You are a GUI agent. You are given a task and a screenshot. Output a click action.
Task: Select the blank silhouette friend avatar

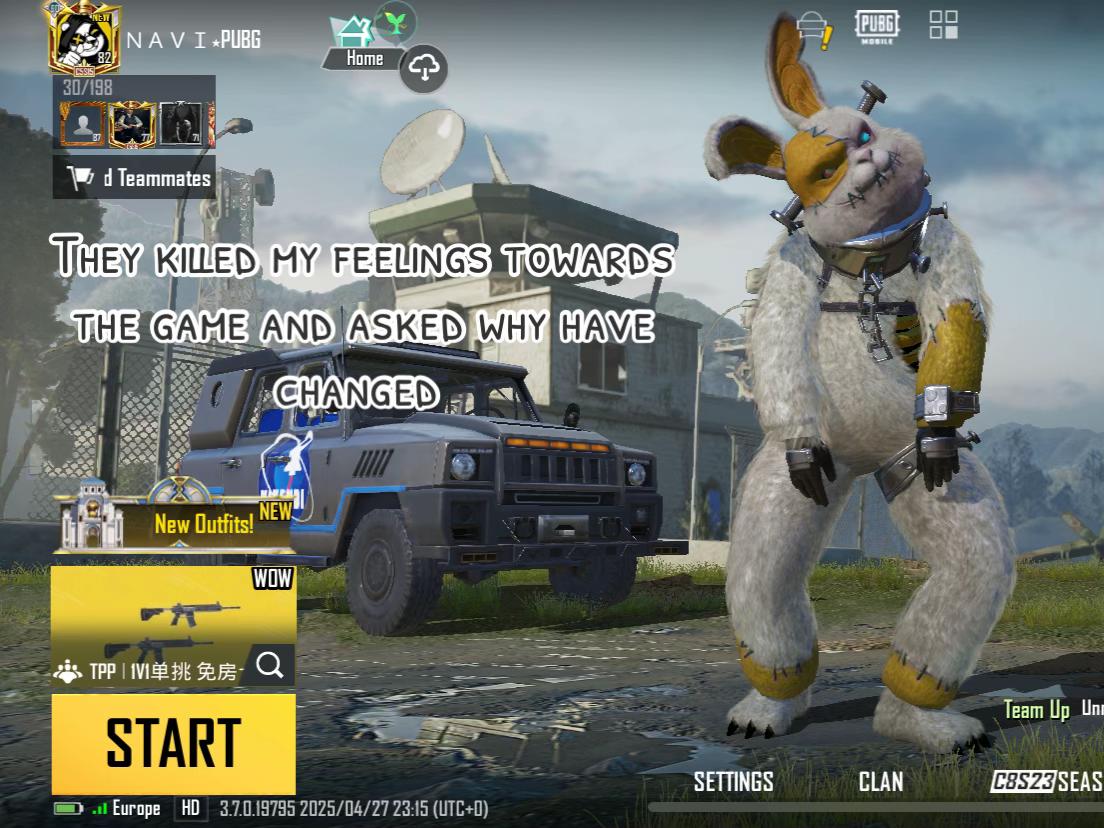[x=81, y=124]
